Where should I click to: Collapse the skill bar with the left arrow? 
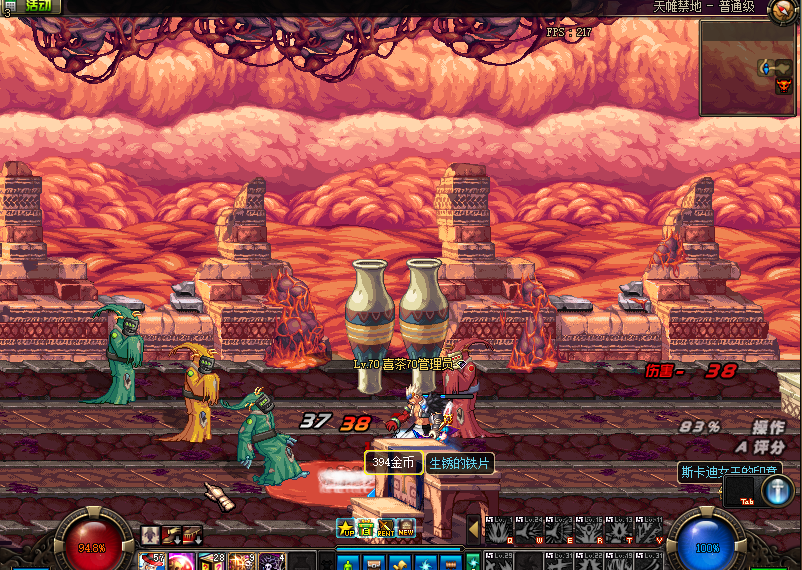coord(473,527)
